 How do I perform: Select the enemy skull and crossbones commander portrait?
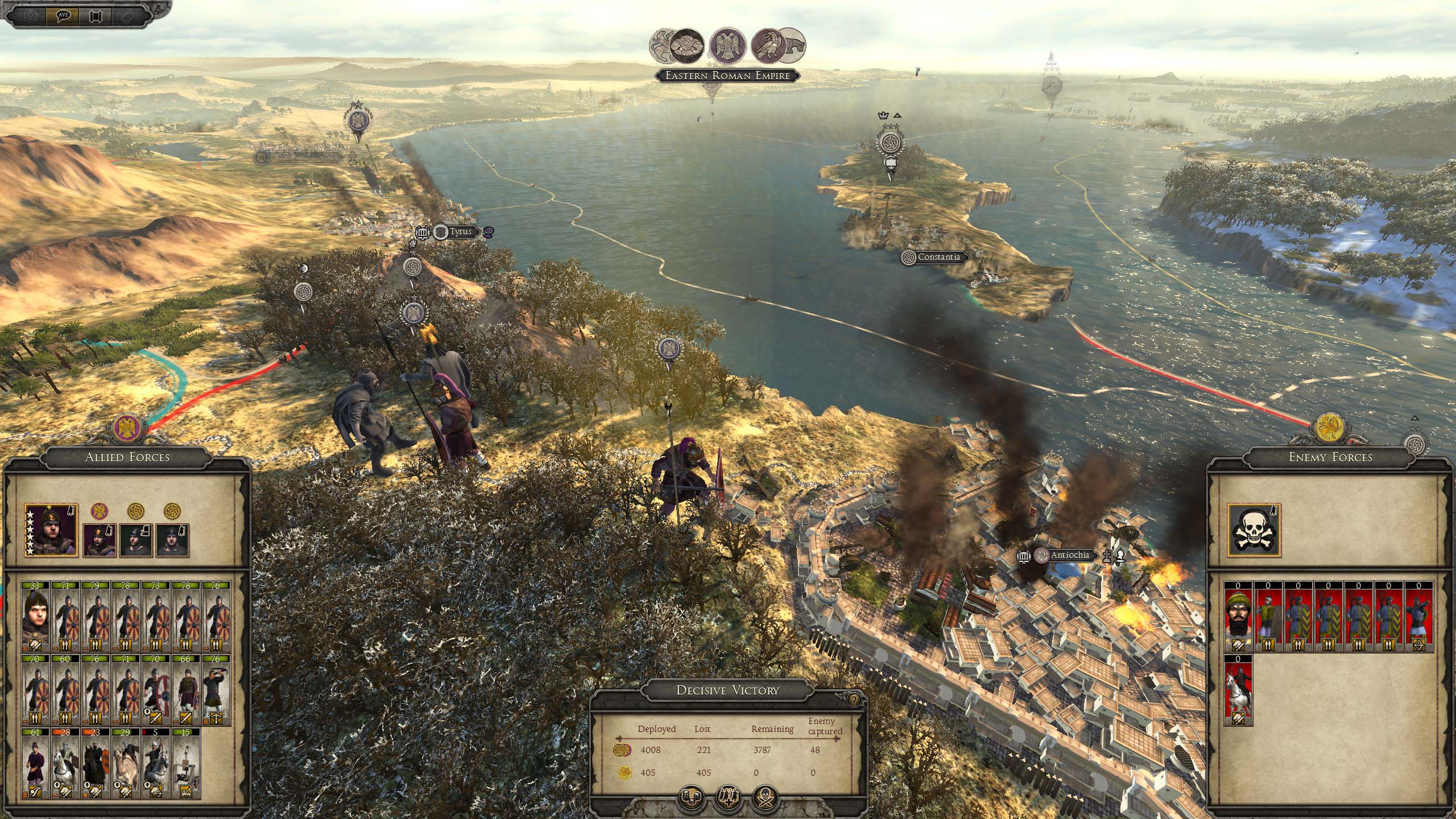(1254, 530)
